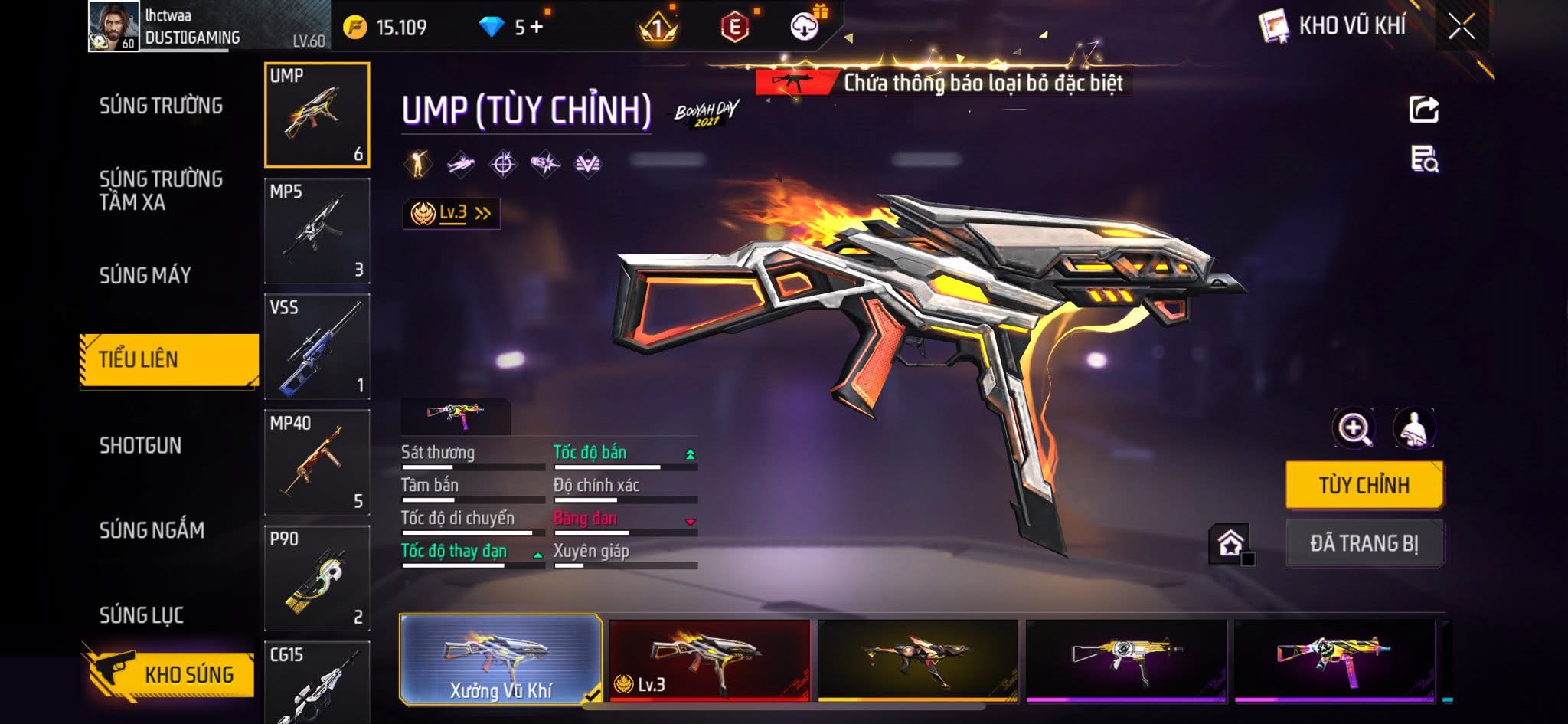Add diamonds with the plus button
Image resolution: width=1568 pixels, height=724 pixels.
coord(536,28)
